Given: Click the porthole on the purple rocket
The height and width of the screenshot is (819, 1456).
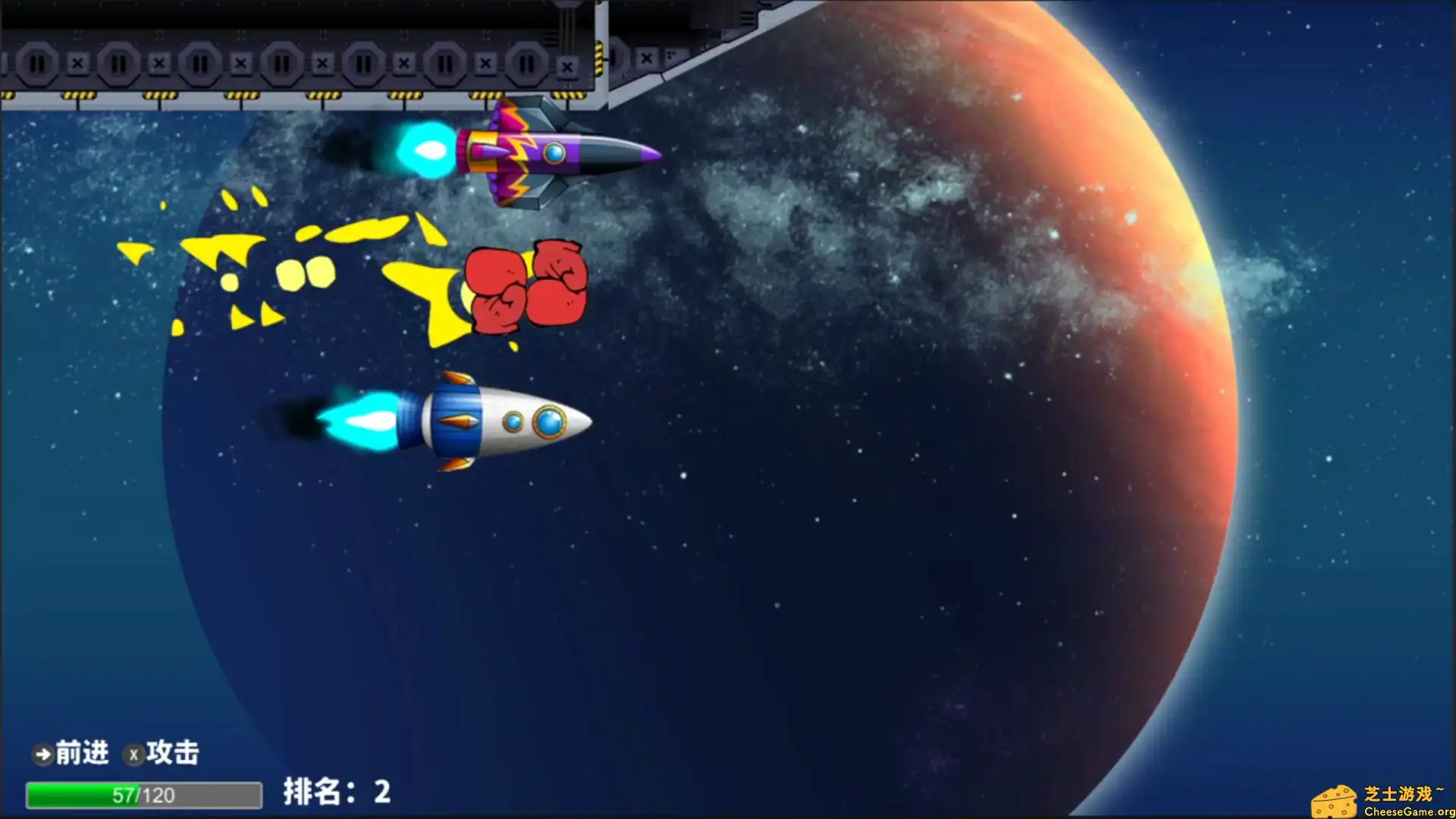Looking at the screenshot, I should click(x=554, y=152).
